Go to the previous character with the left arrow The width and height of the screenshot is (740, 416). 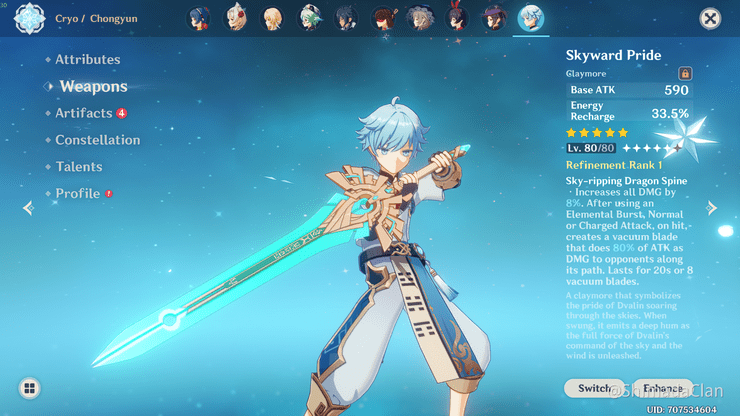point(28,208)
